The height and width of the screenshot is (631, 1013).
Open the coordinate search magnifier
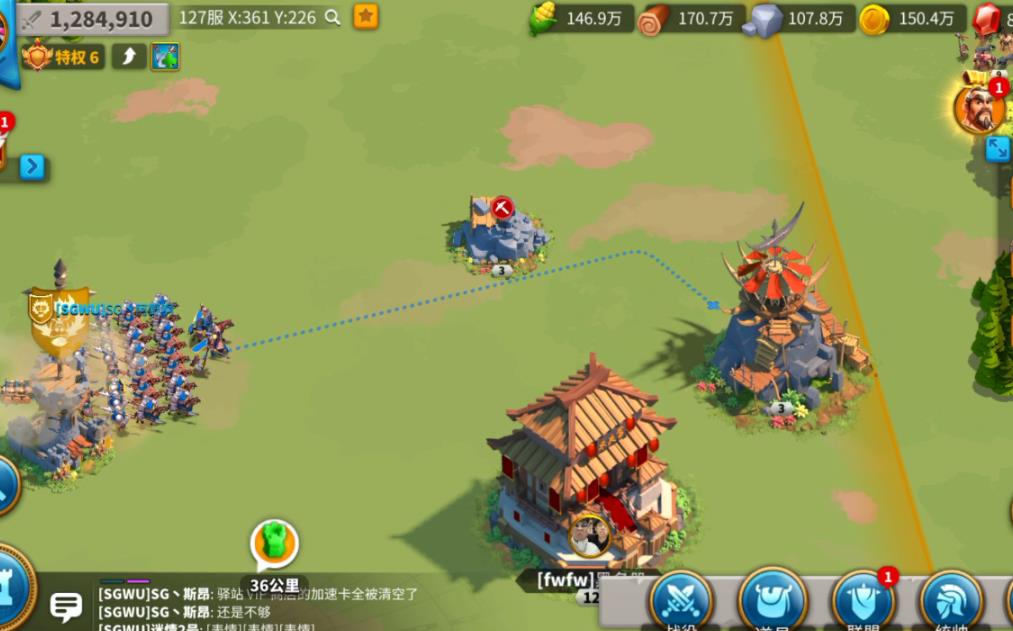pos(333,17)
